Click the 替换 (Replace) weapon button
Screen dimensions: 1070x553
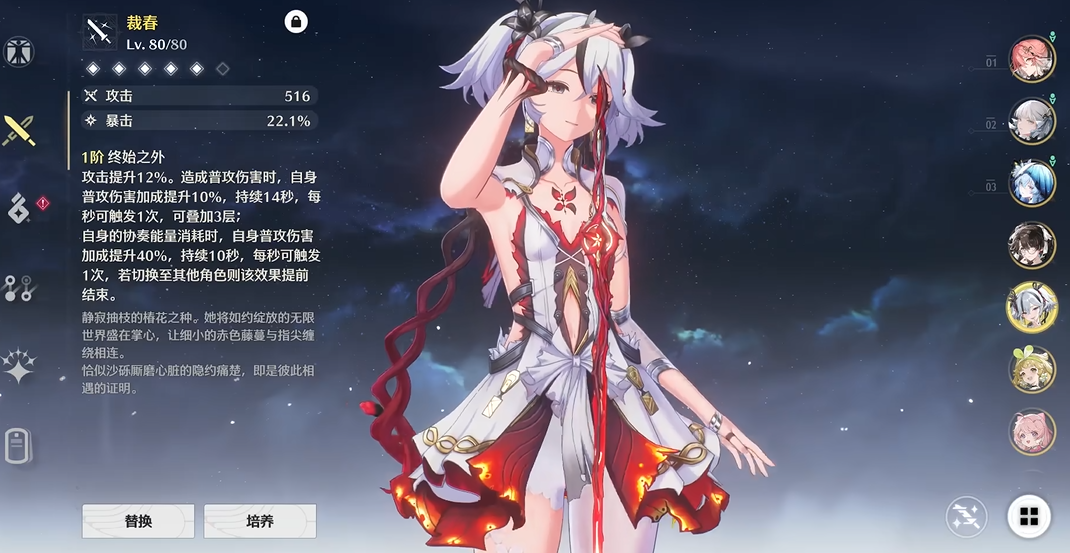coord(138,521)
